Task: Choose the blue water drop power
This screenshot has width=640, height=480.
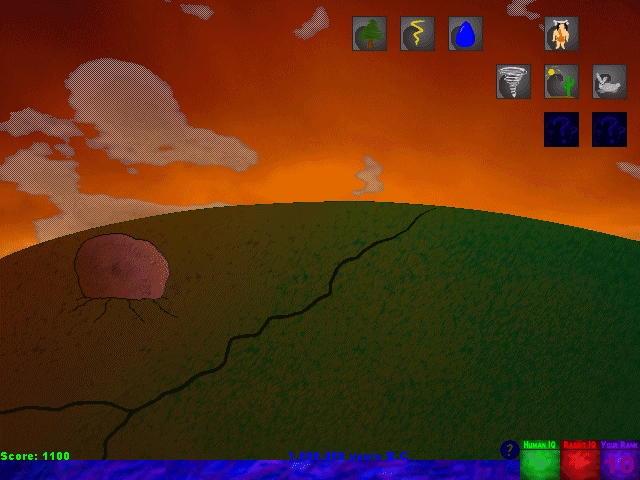Action: tap(465, 34)
